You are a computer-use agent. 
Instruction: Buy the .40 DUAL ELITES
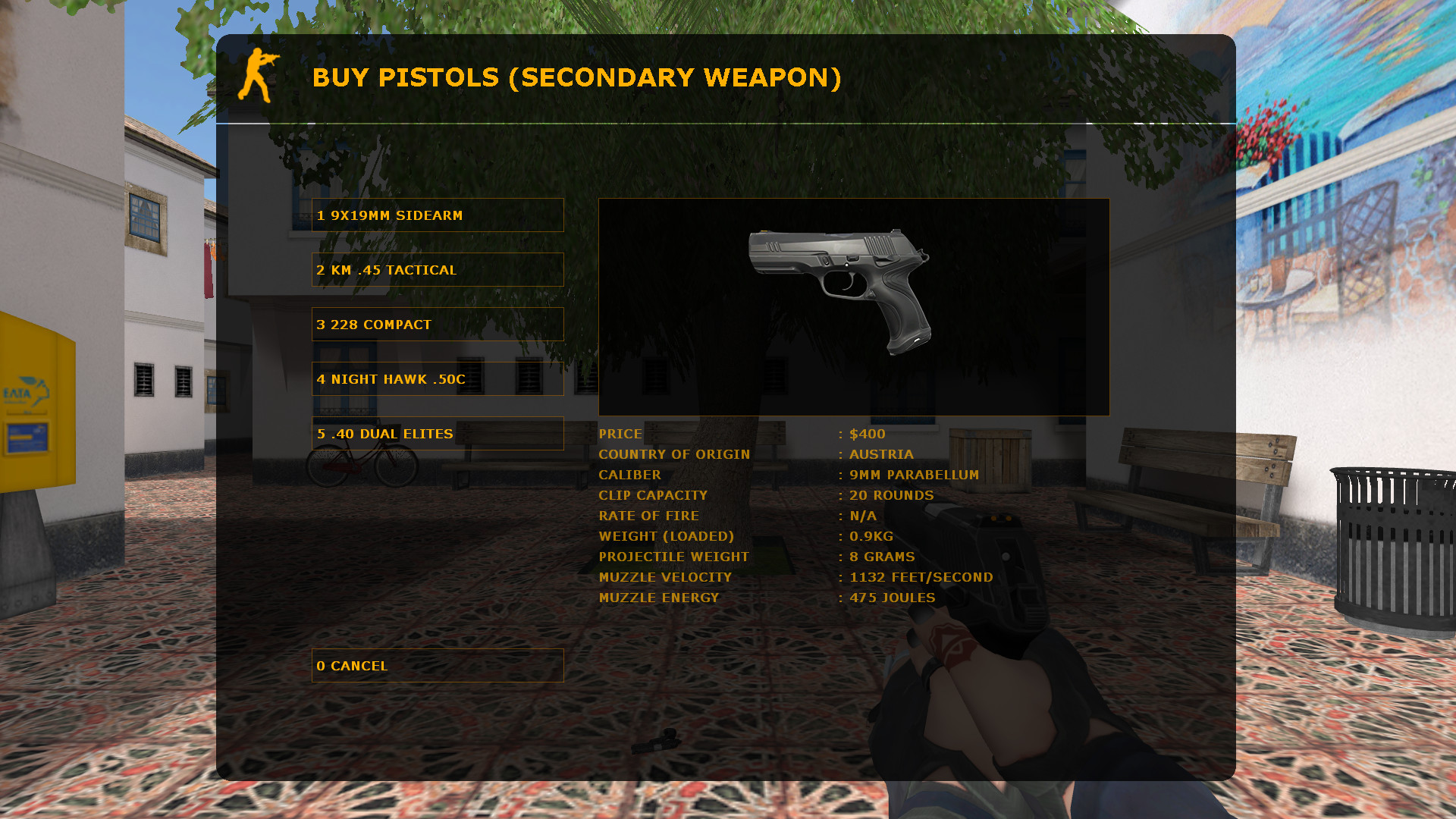click(x=438, y=433)
